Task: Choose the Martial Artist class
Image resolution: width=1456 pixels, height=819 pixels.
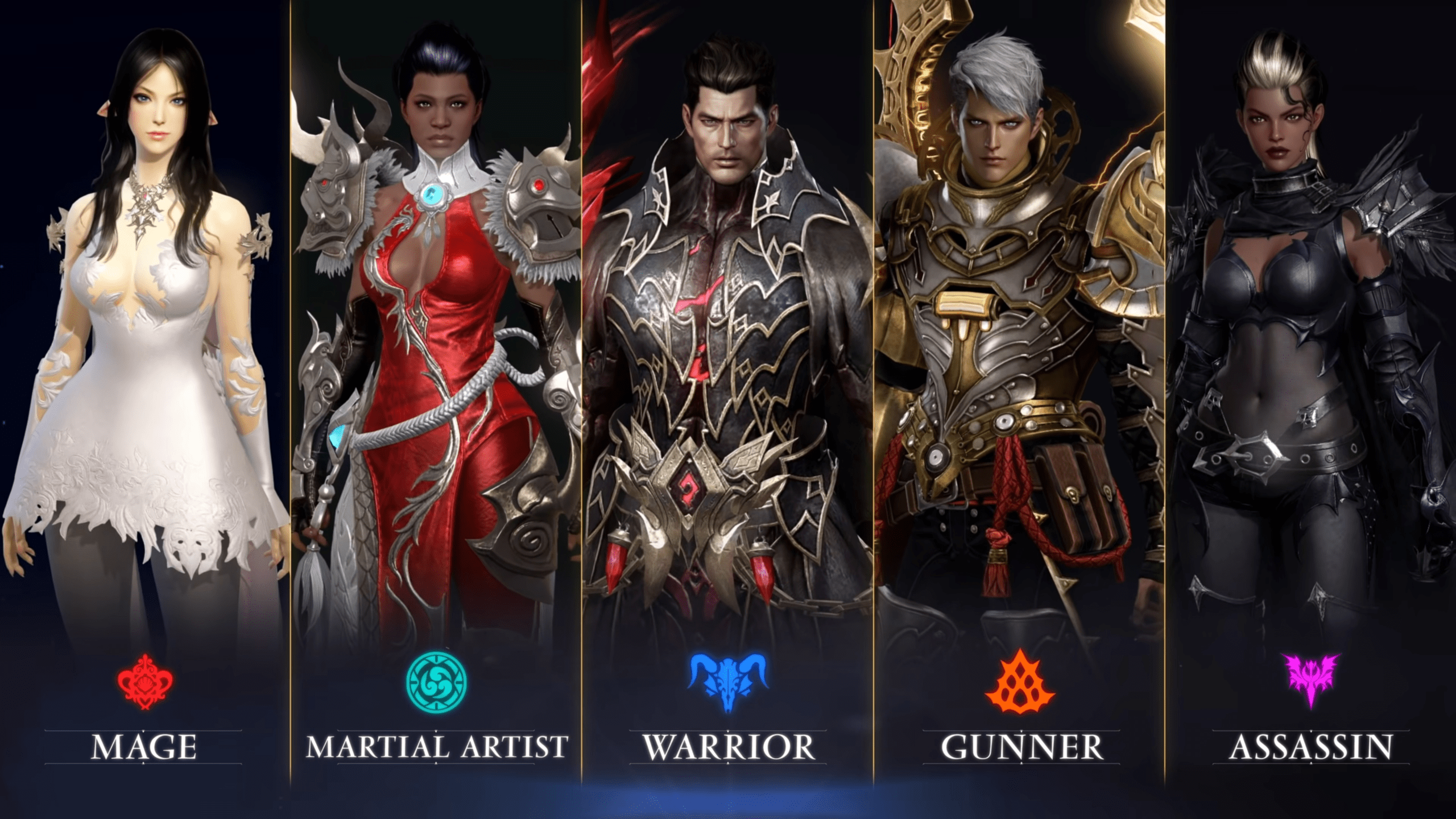Action: click(x=436, y=746)
